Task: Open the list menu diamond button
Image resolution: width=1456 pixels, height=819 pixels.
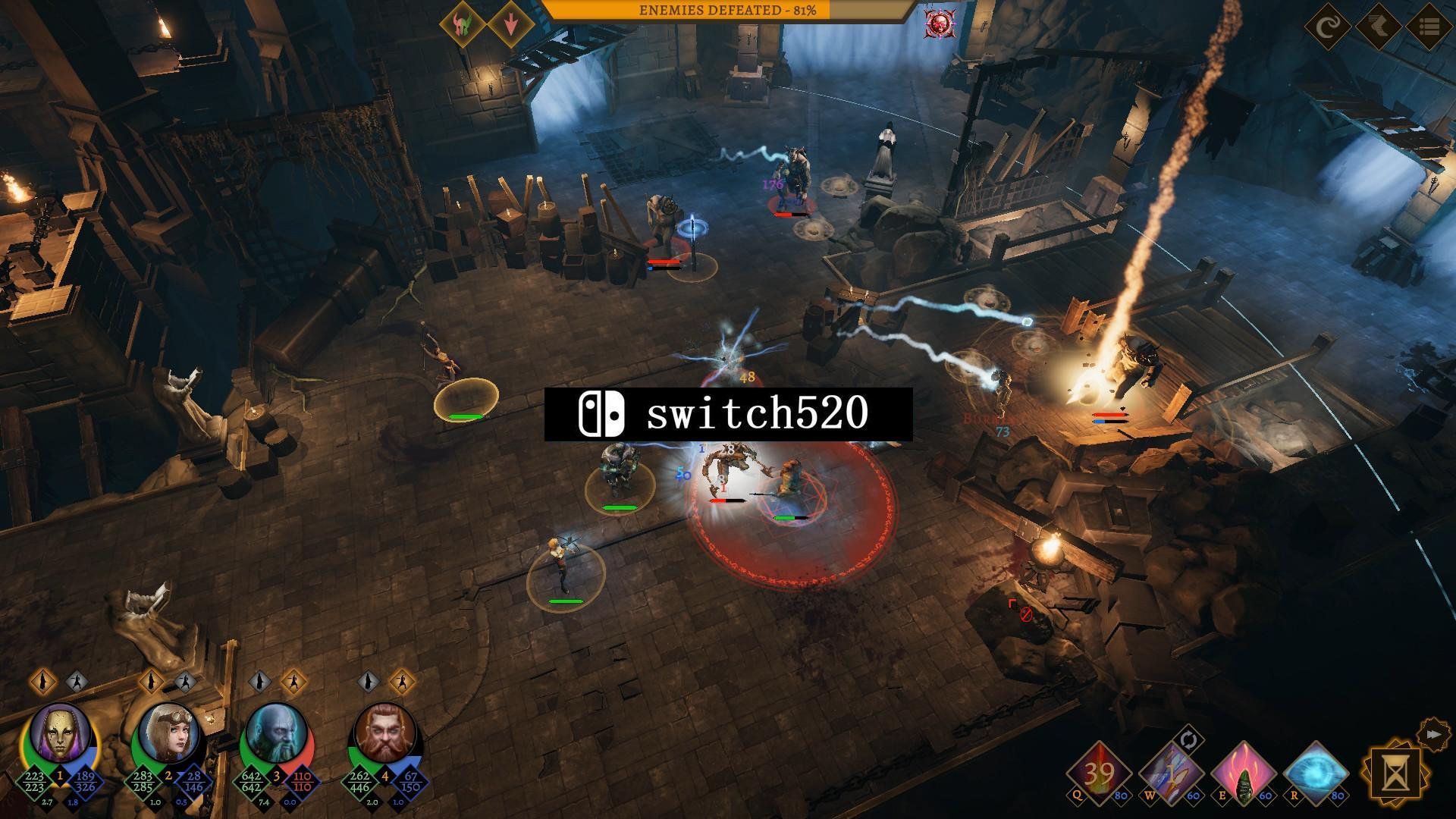Action: [x=1429, y=28]
